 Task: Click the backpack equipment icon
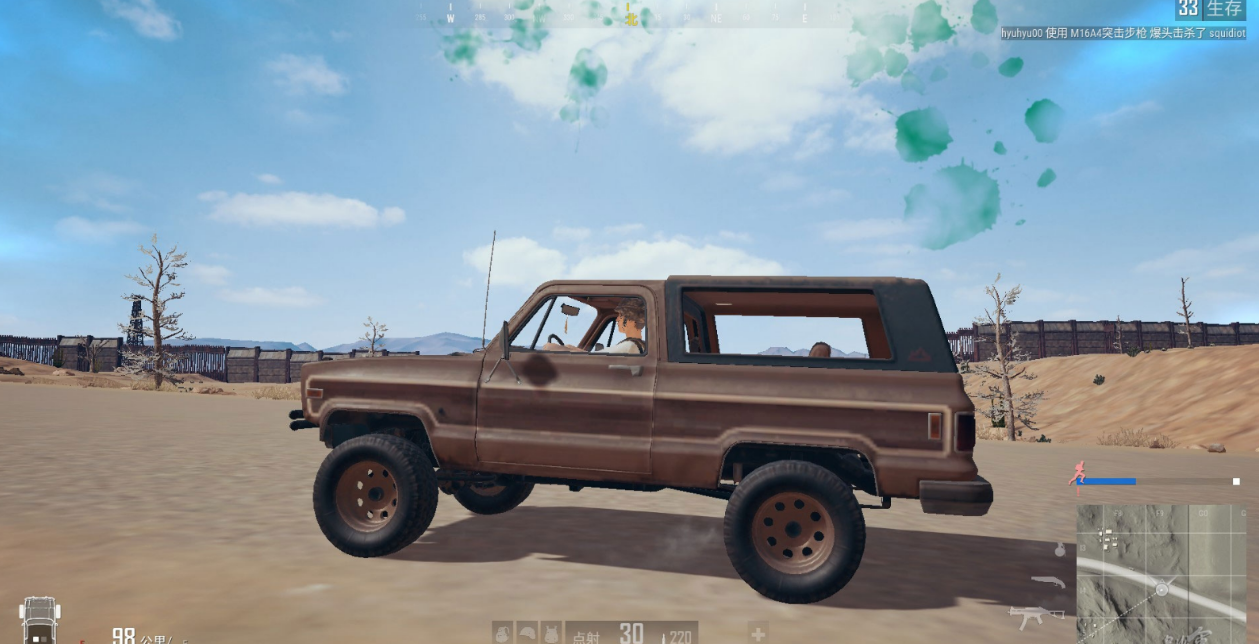(503, 633)
